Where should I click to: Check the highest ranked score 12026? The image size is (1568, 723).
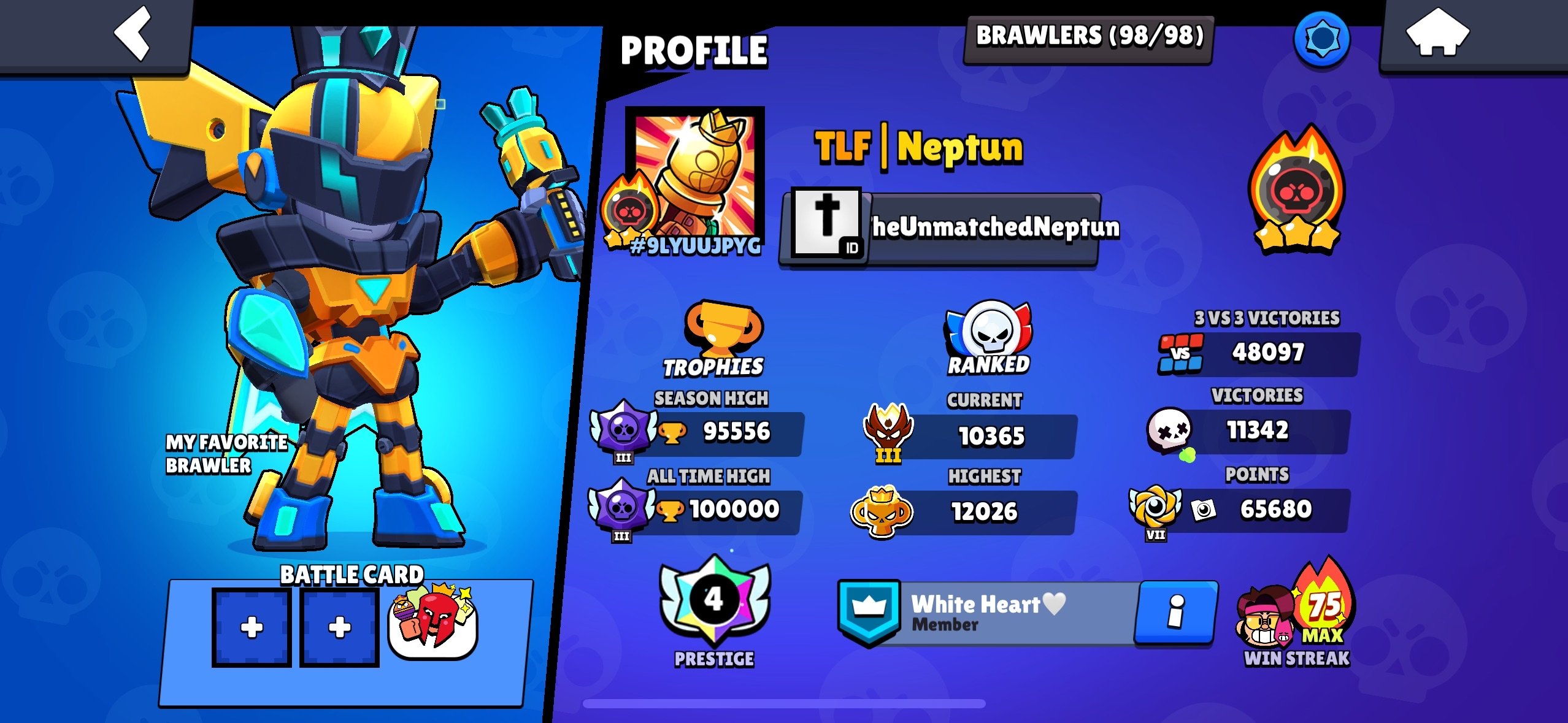point(983,512)
